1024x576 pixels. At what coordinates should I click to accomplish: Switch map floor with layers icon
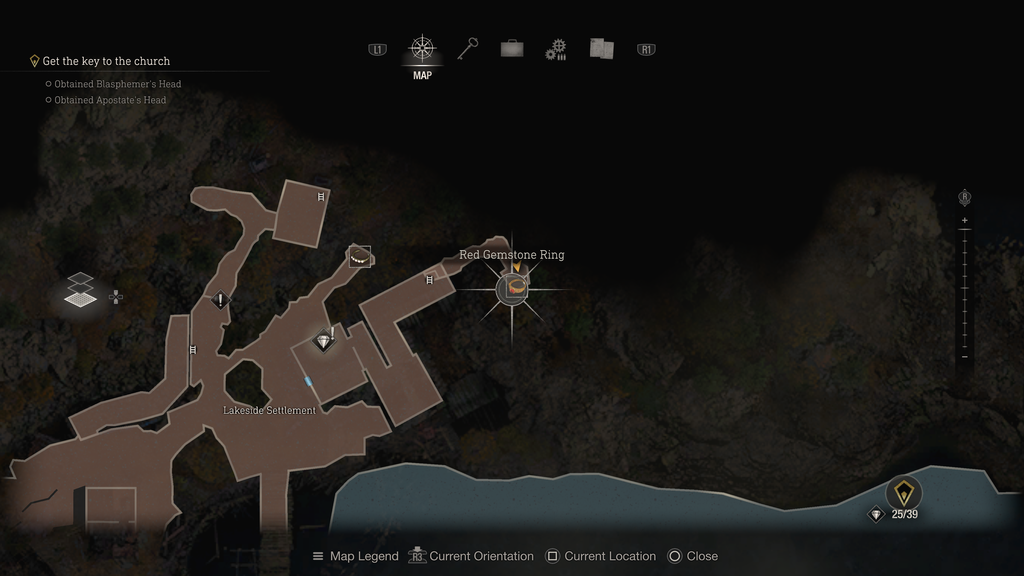[82, 291]
